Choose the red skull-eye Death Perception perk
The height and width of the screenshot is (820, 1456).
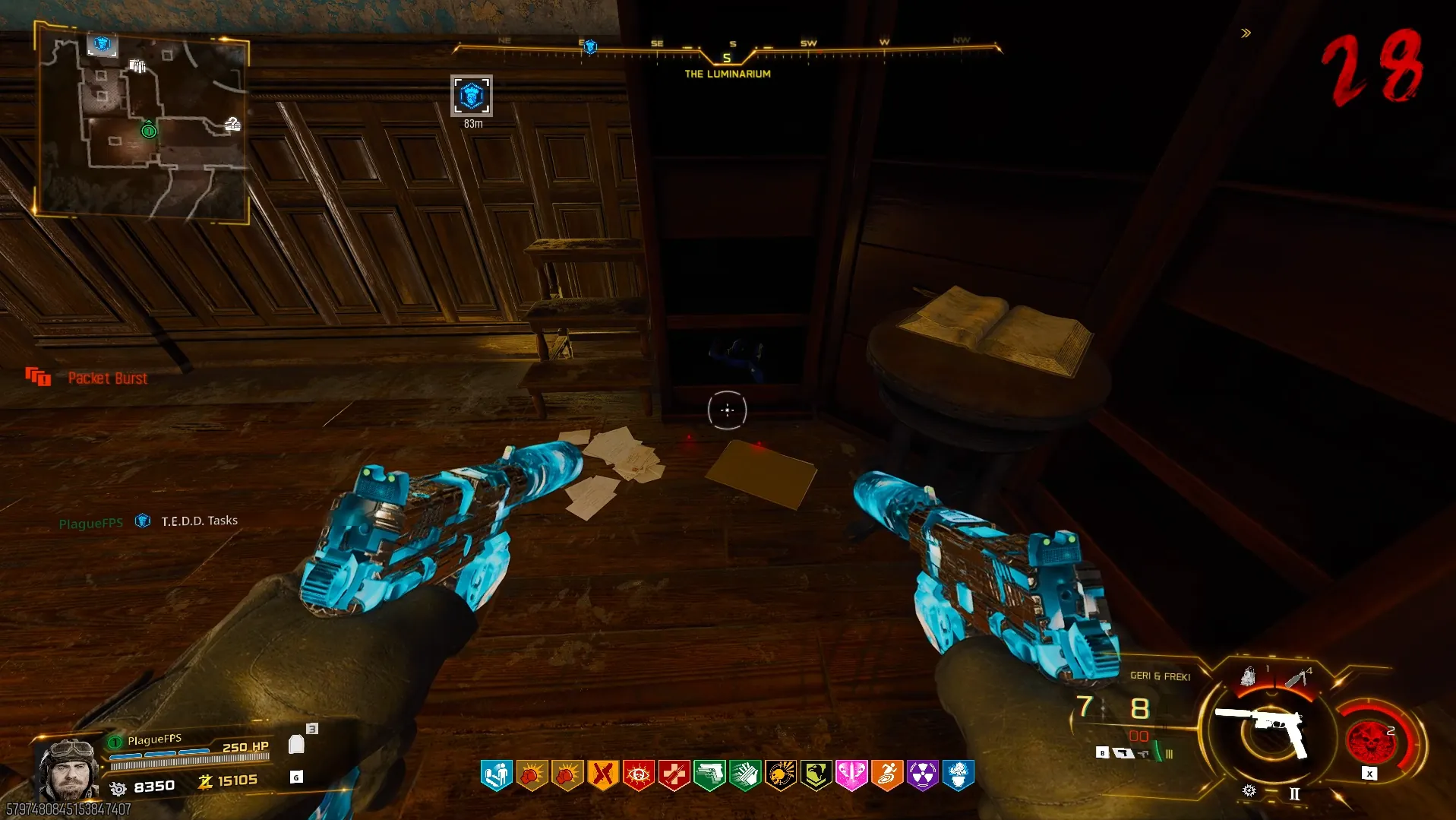(x=638, y=775)
